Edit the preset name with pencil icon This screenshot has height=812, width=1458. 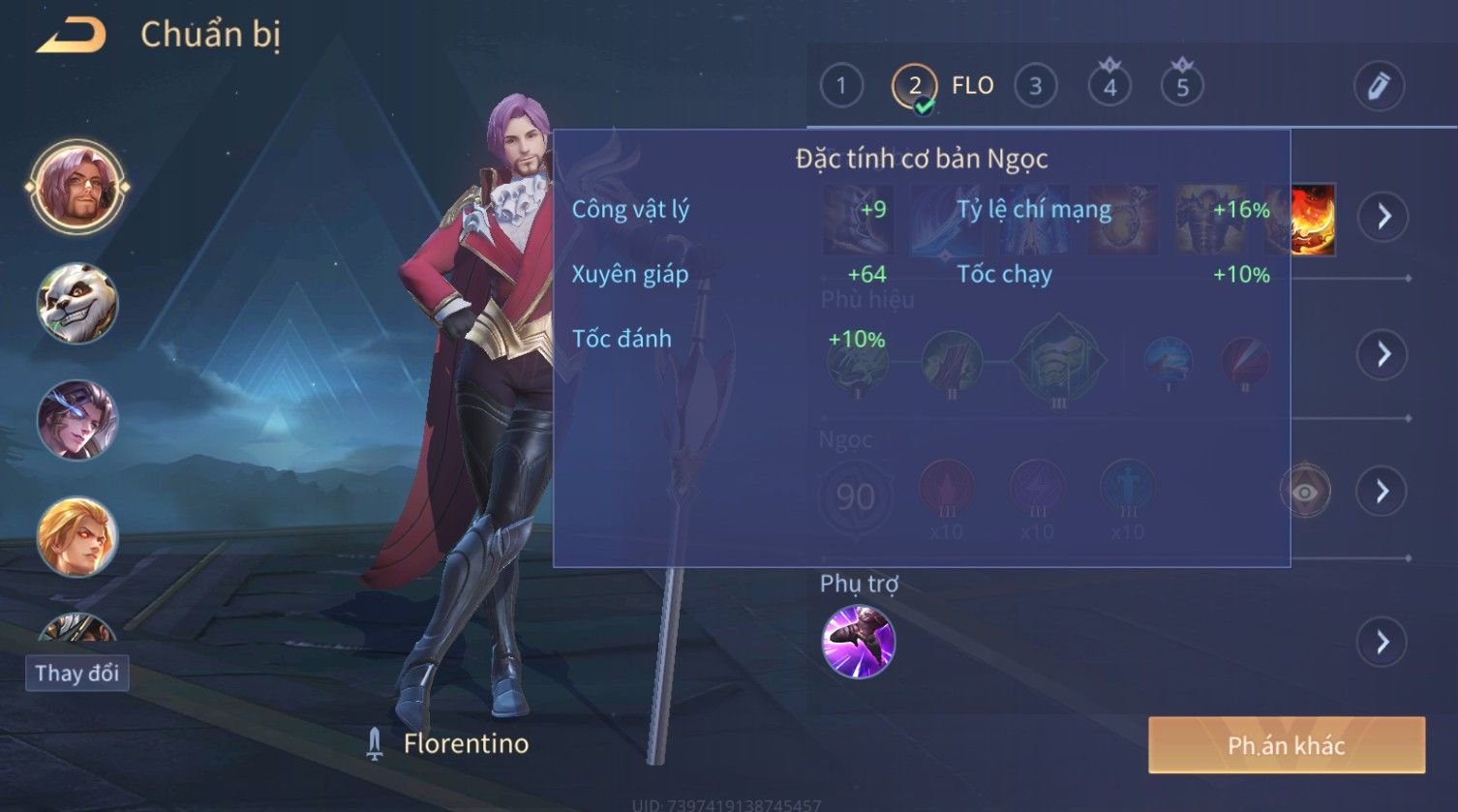[1379, 86]
